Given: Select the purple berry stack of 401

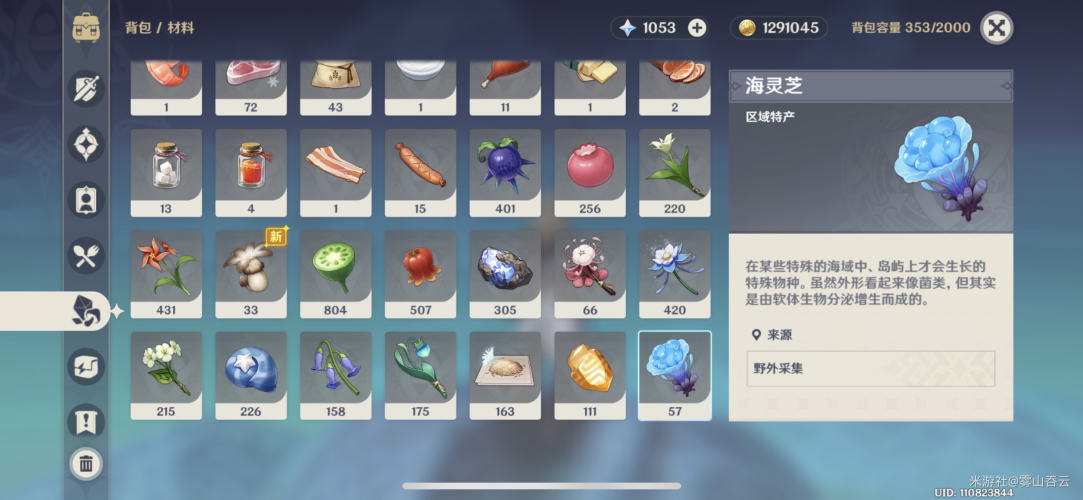Looking at the screenshot, I should tap(505, 172).
